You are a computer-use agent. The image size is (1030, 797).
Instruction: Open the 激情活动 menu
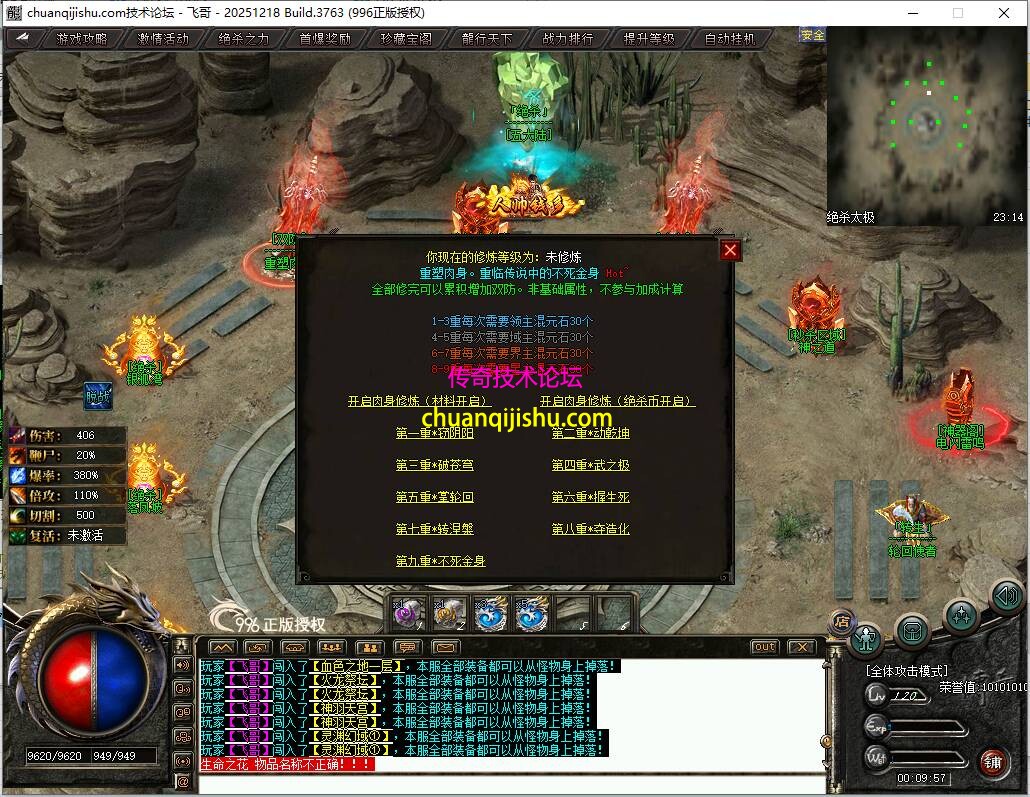point(163,39)
